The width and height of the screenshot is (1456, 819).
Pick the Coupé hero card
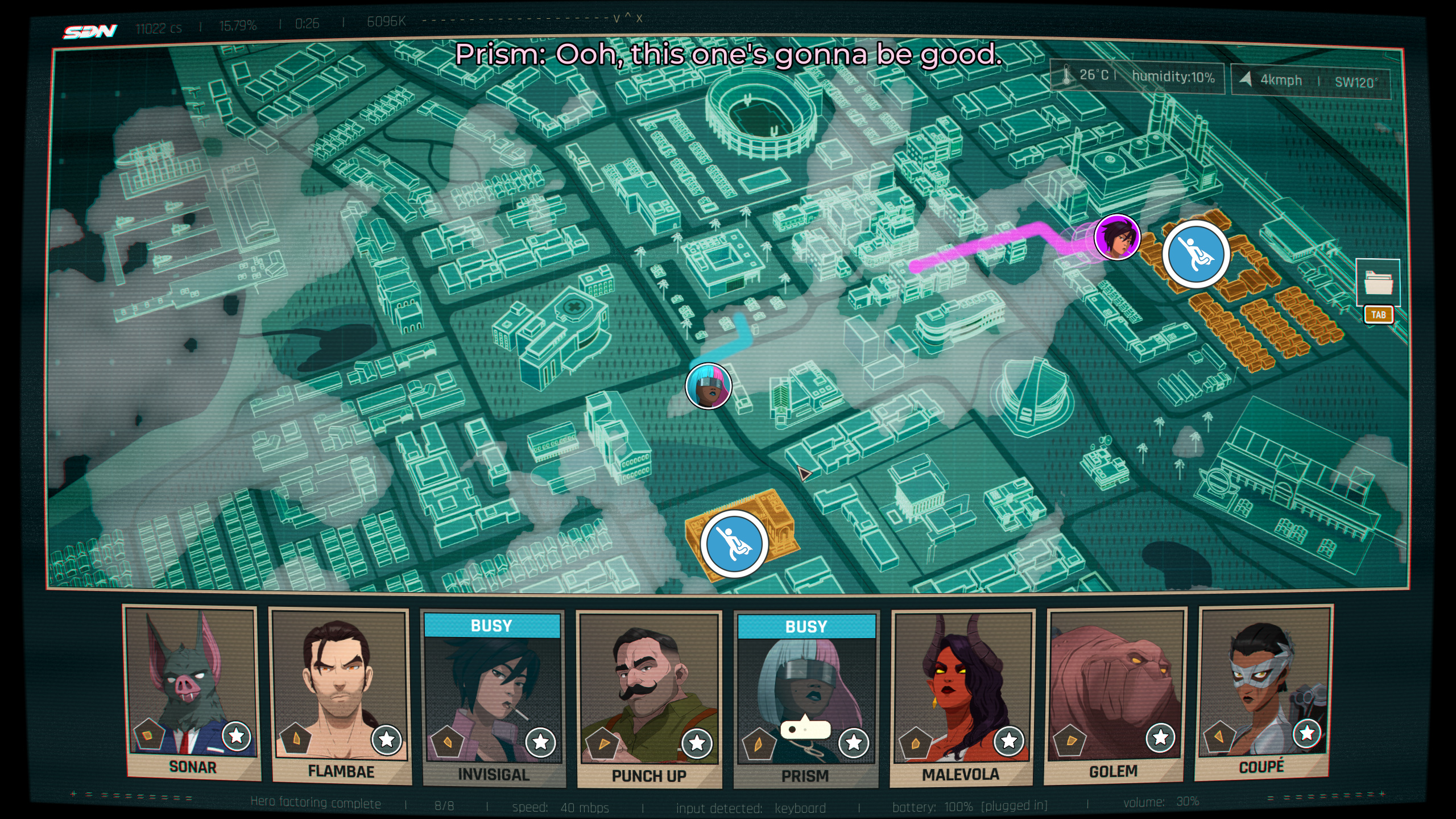[1263, 690]
